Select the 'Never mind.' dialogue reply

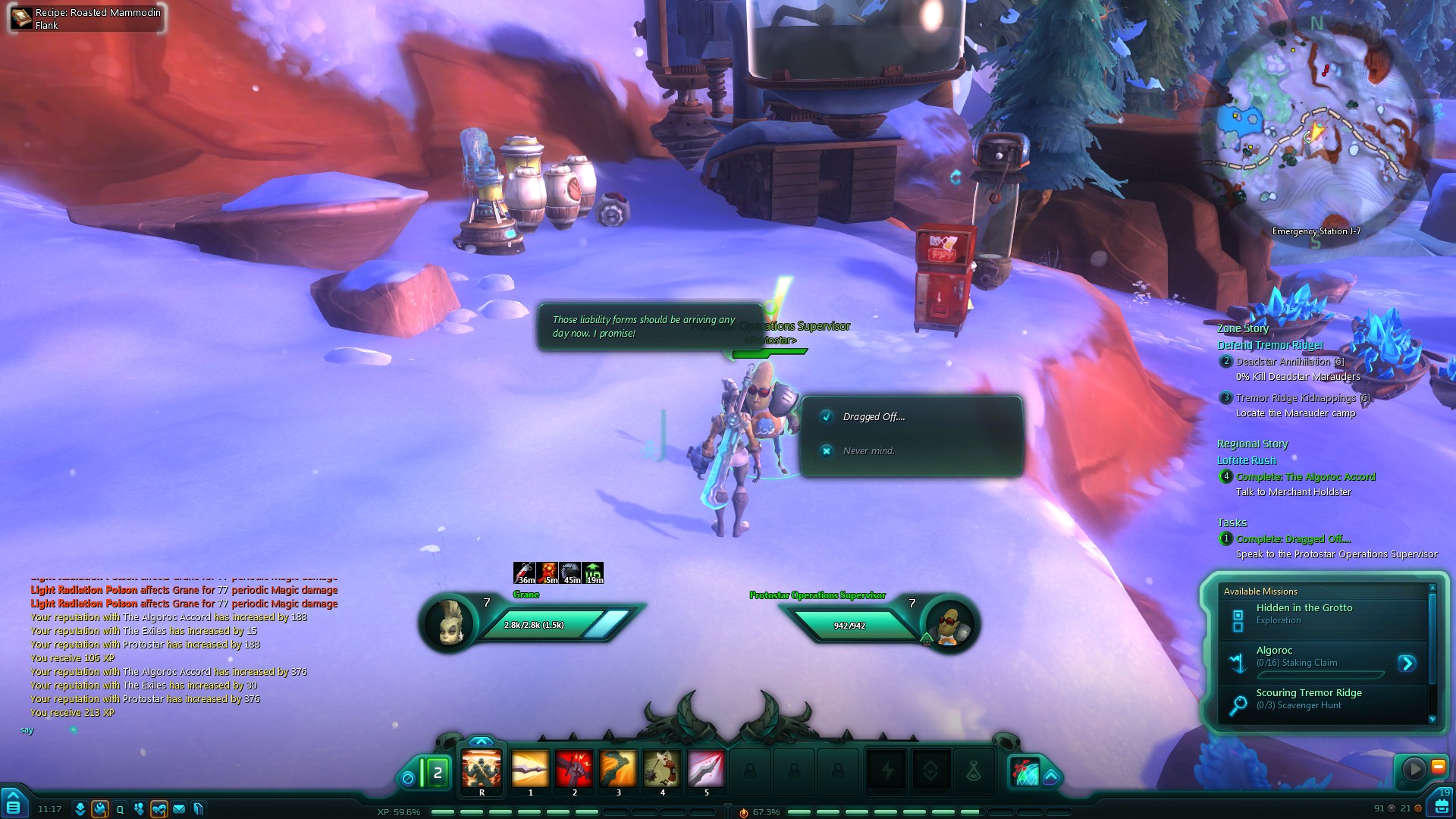tap(868, 451)
